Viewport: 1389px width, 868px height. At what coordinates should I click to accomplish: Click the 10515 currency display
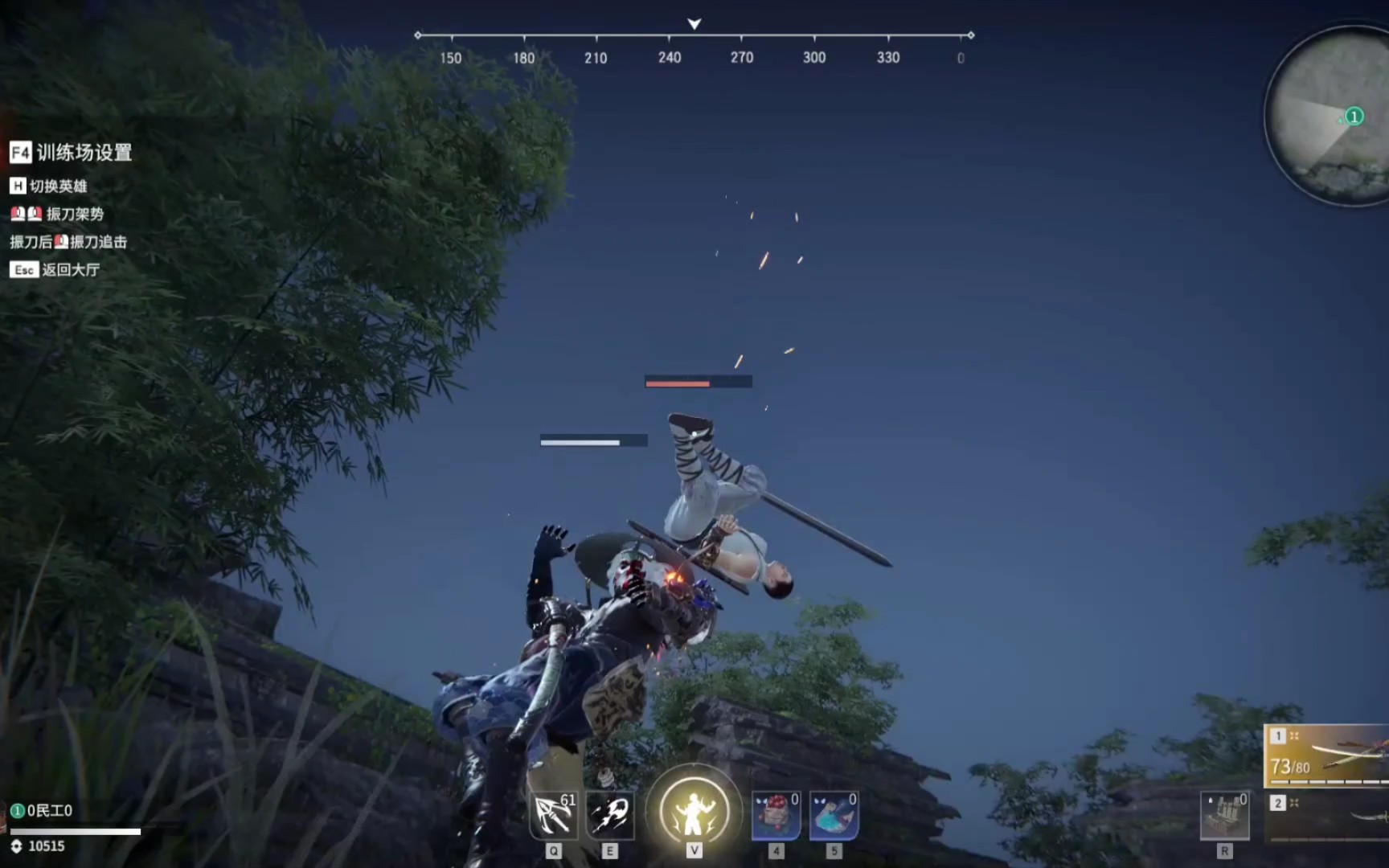47,846
